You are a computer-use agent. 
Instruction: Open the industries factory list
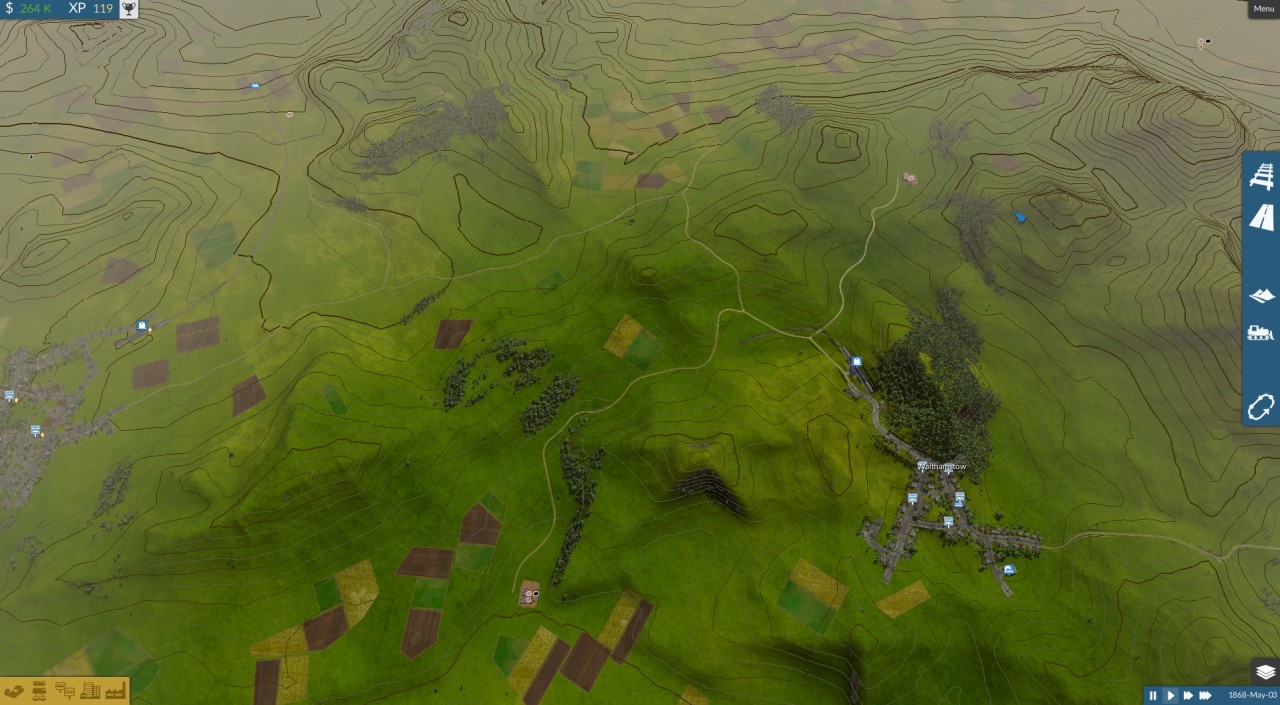[x=114, y=690]
